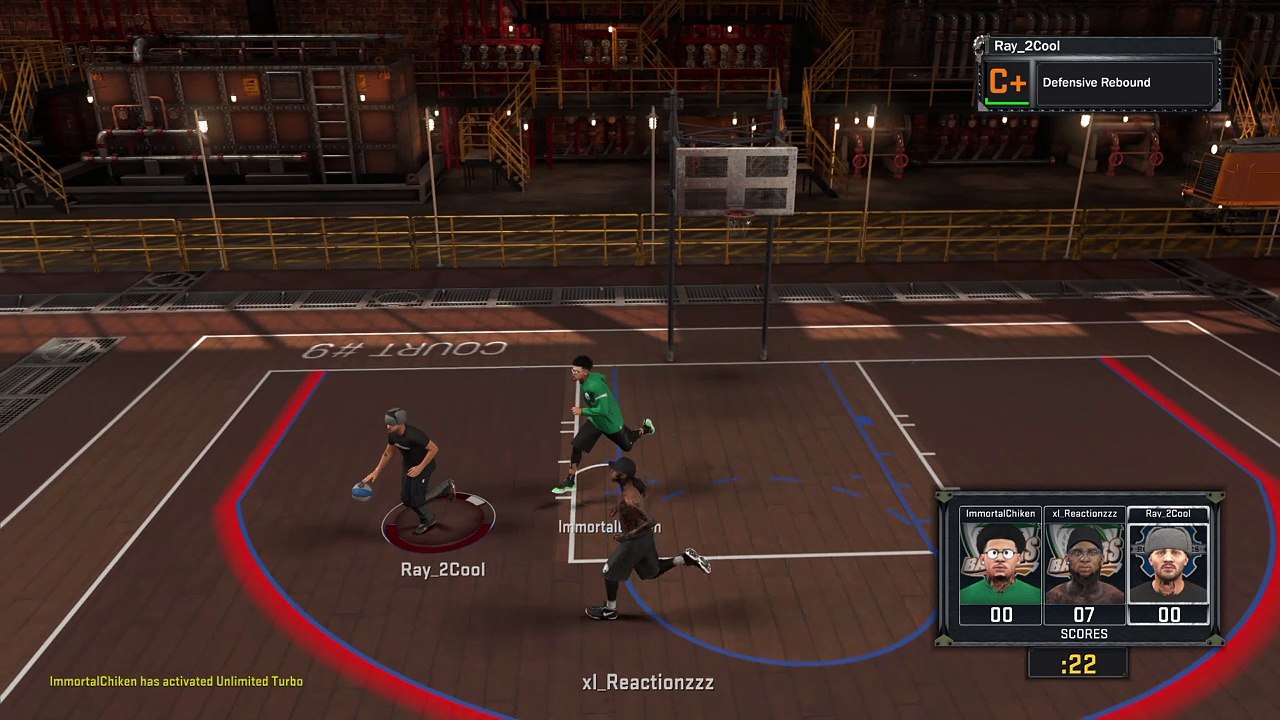Select ImmortalChiken's player card on the scoreboard
This screenshot has width=1280, height=720.
click(1000, 566)
